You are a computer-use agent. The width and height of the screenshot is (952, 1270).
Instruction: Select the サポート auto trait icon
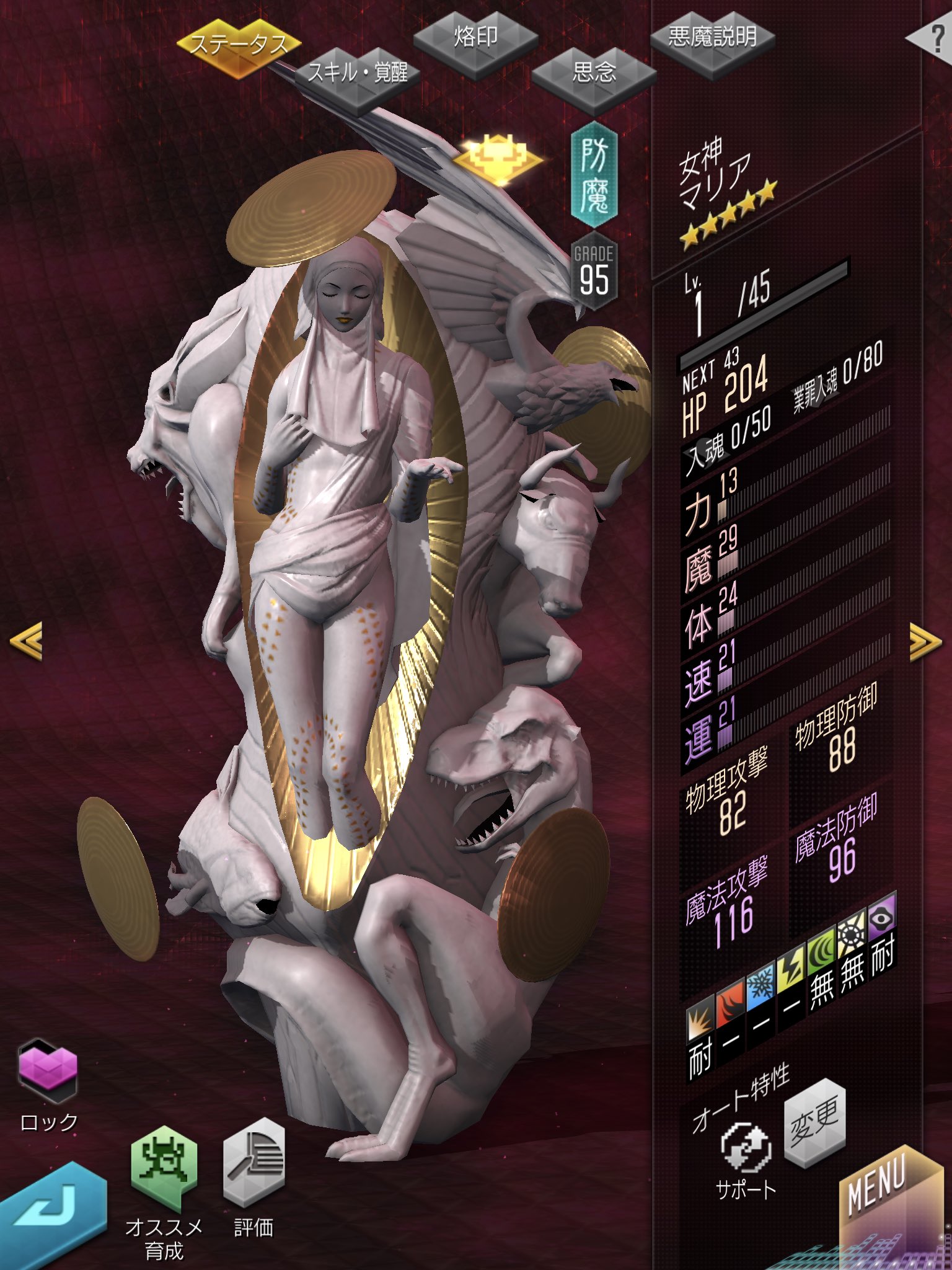pyautogui.click(x=746, y=1147)
